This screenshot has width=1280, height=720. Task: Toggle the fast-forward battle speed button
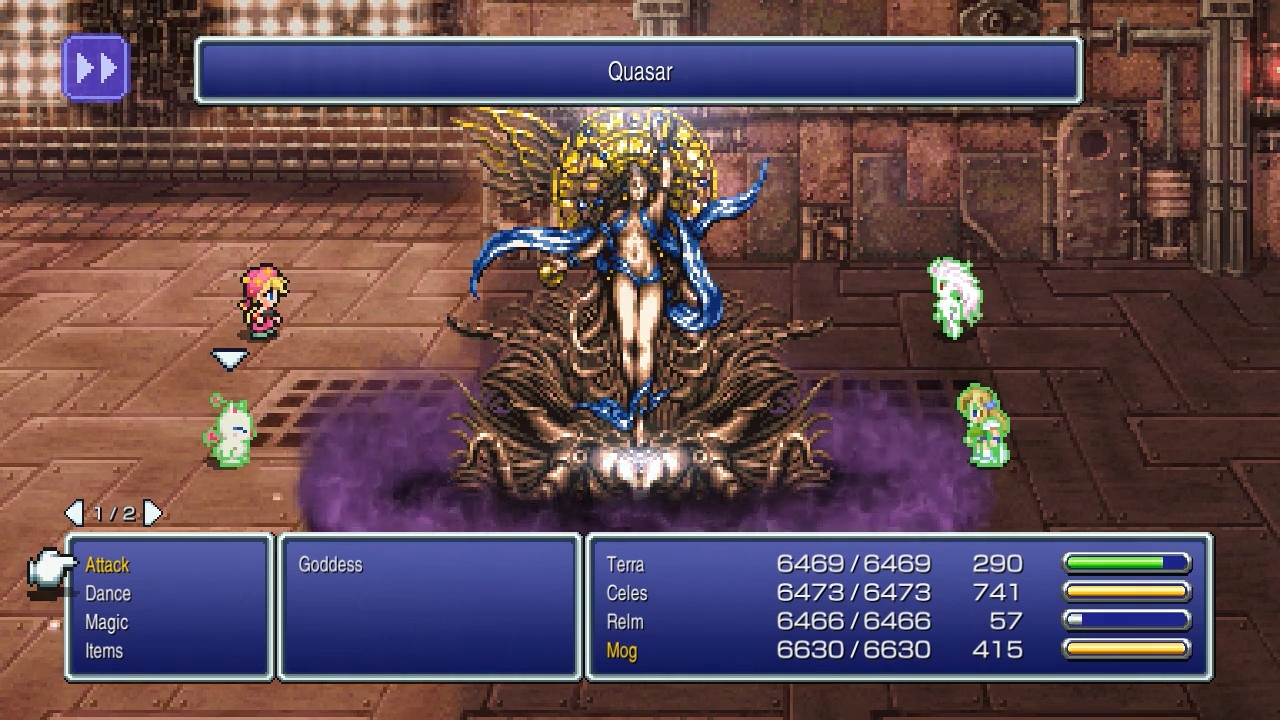point(96,68)
